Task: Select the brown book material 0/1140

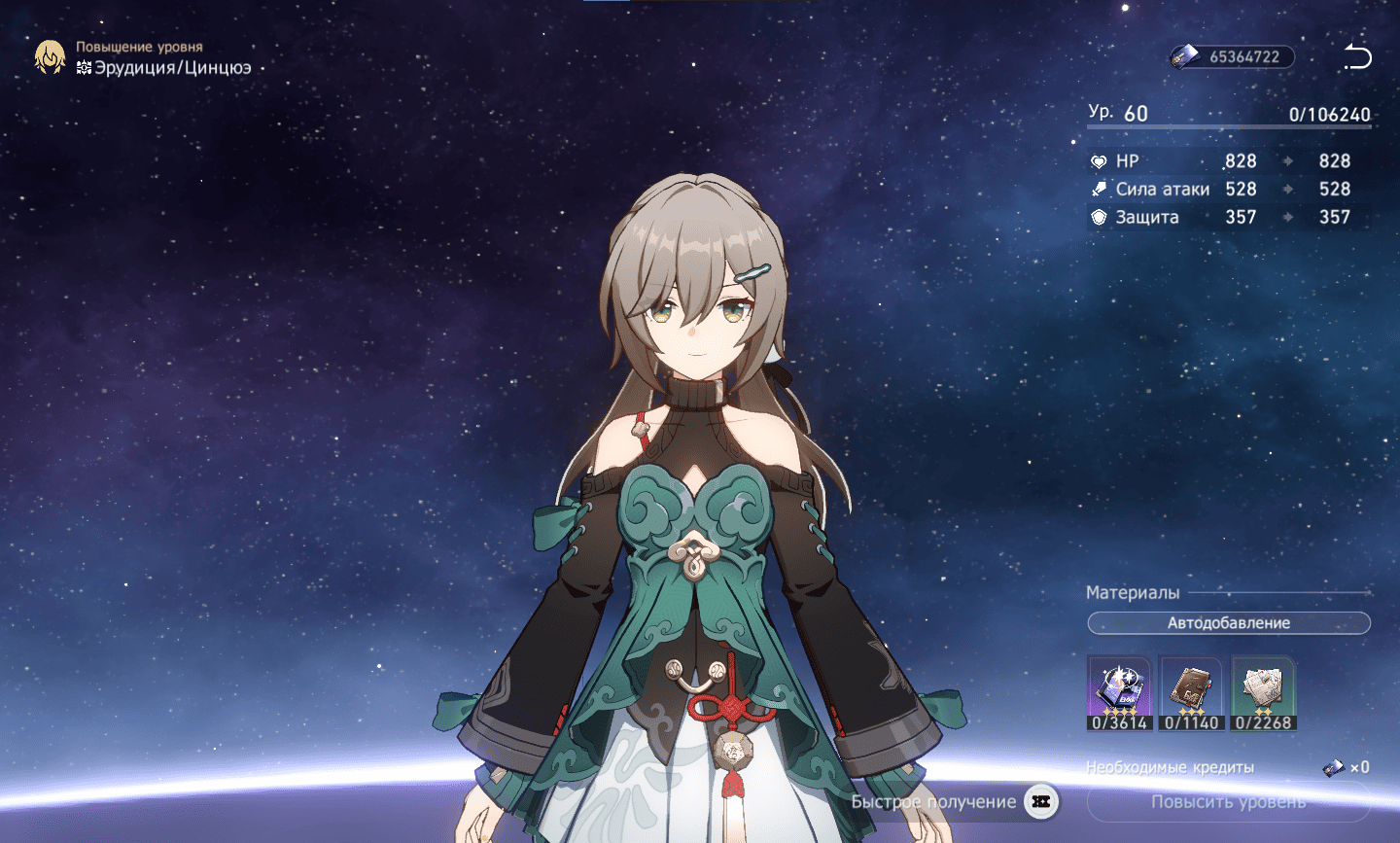Action: click(x=1191, y=692)
